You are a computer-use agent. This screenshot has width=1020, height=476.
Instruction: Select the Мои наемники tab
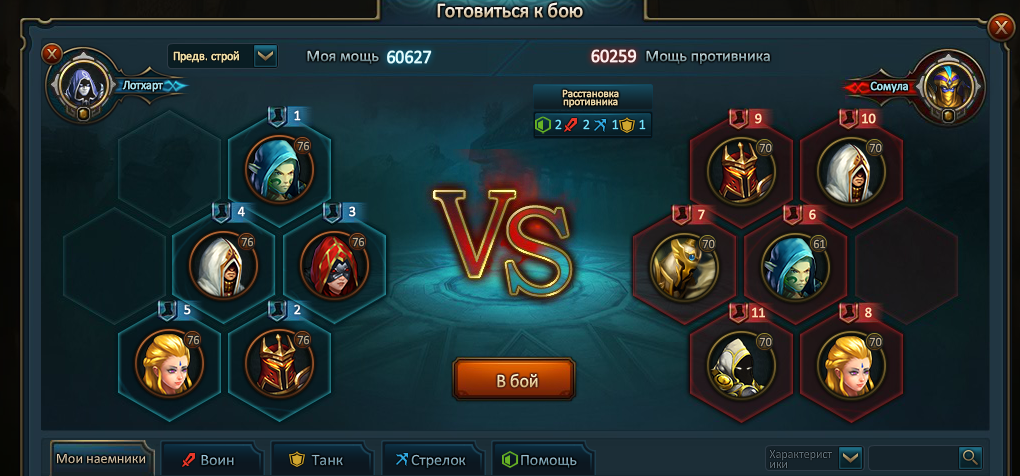coord(101,460)
